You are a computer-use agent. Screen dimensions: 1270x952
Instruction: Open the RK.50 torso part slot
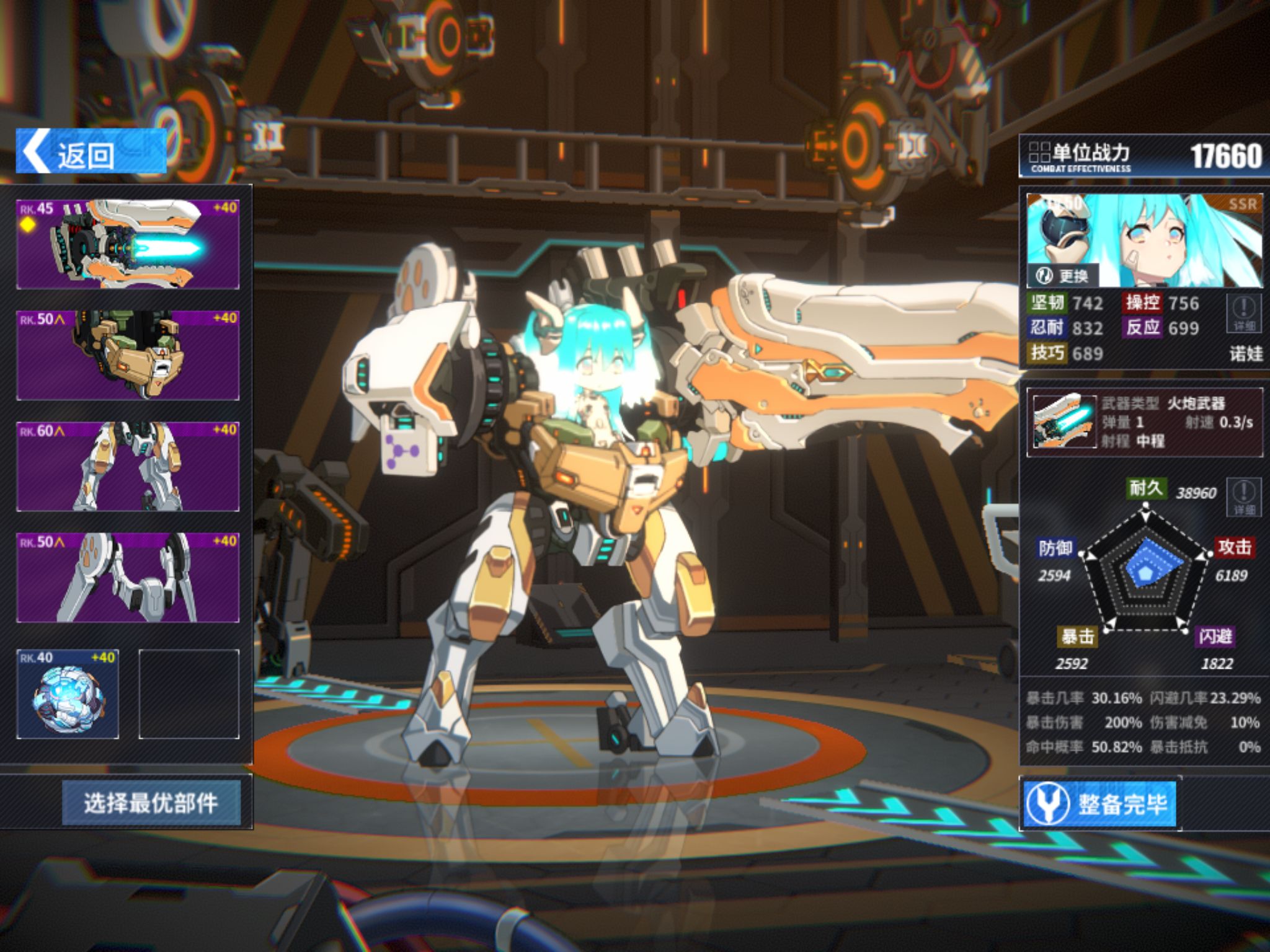click(x=128, y=355)
